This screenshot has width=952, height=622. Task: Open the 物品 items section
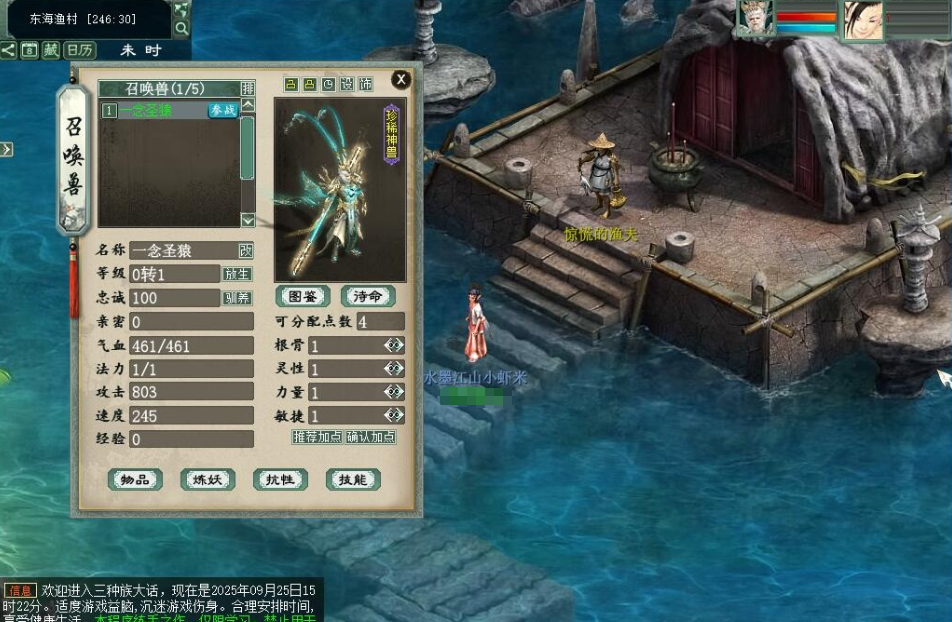[135, 480]
